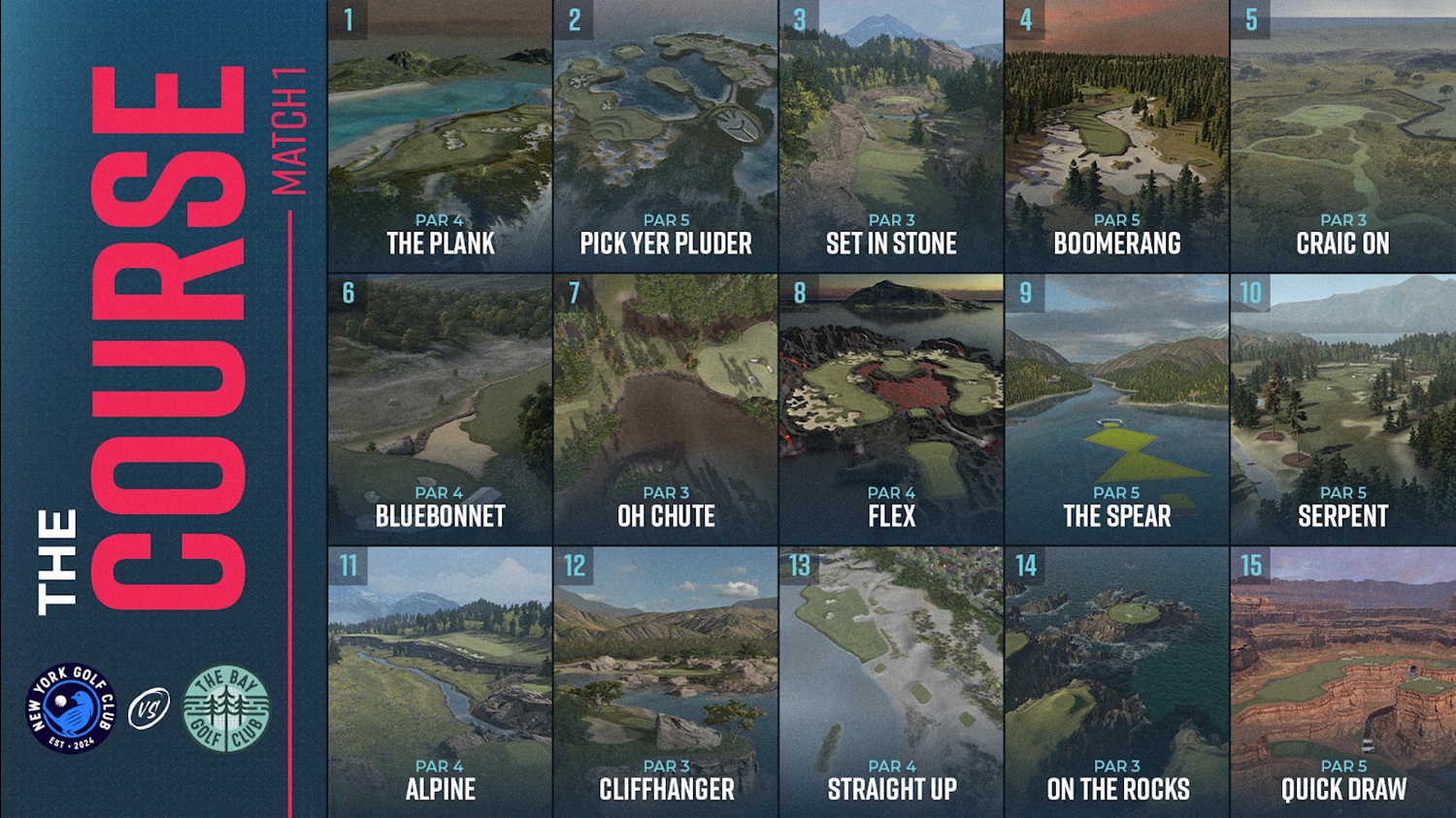
Task: Choose the Pick Yer Pluder hole
Action: tap(666, 136)
